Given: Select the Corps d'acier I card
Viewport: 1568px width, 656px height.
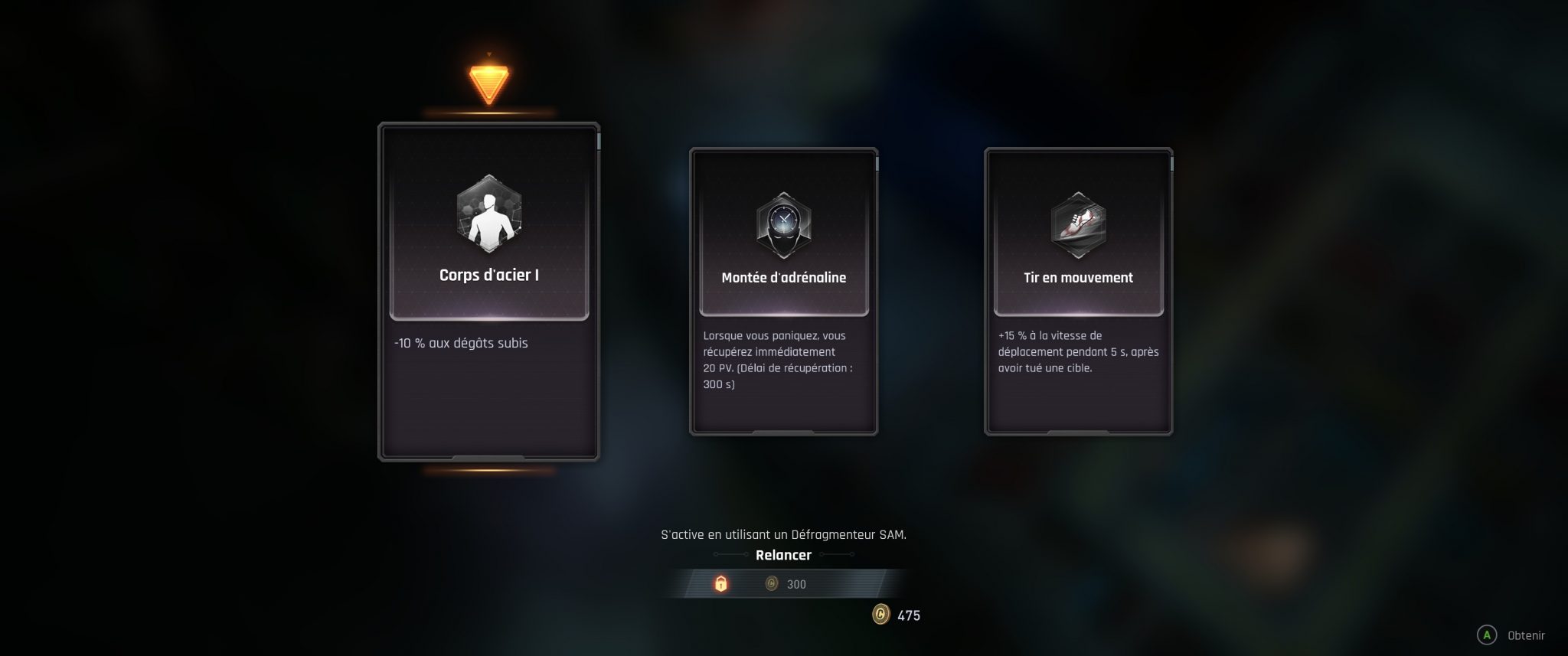Looking at the screenshot, I should point(488,292).
